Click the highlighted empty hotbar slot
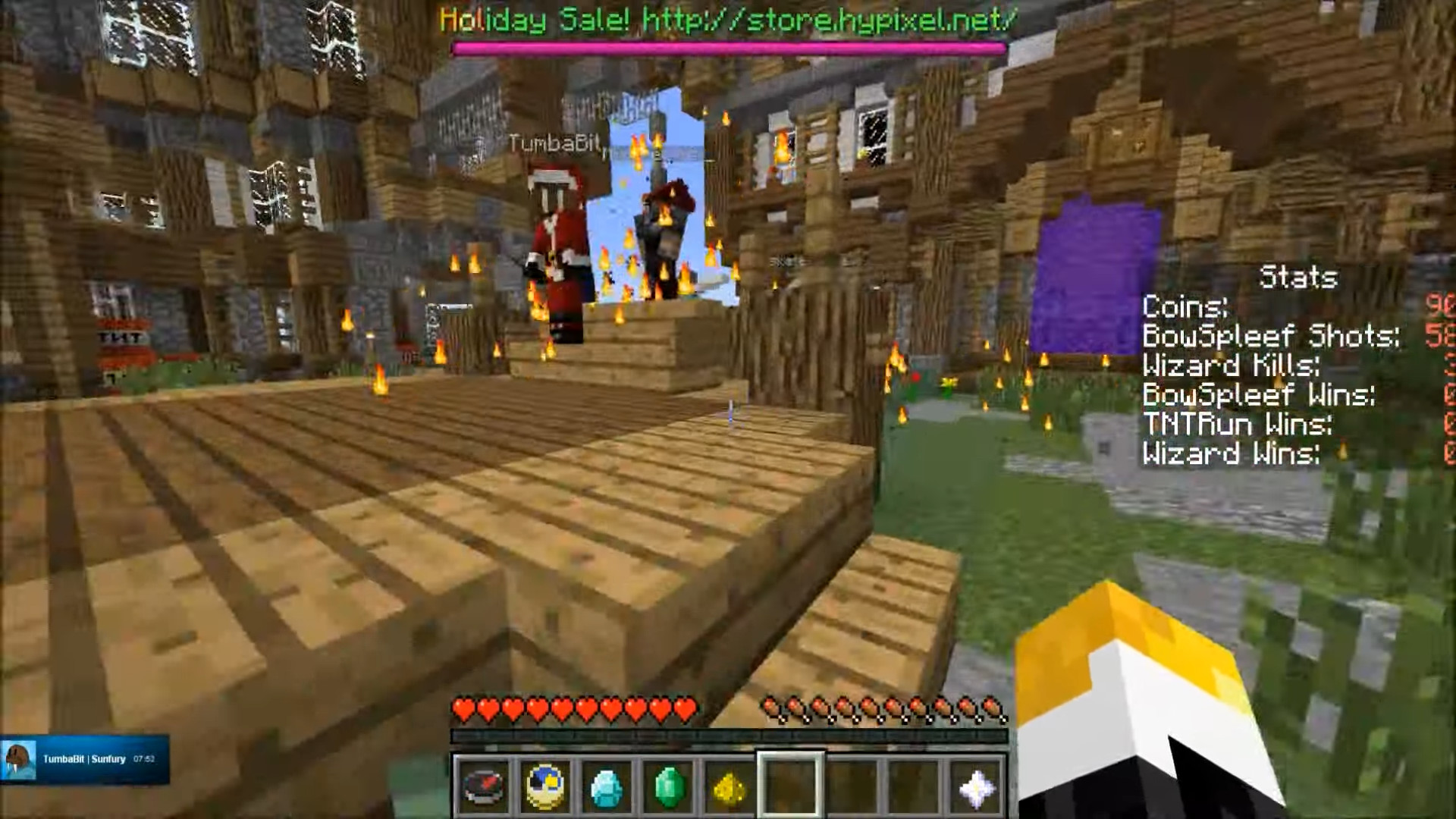The image size is (1456, 819). pyautogui.click(x=791, y=786)
